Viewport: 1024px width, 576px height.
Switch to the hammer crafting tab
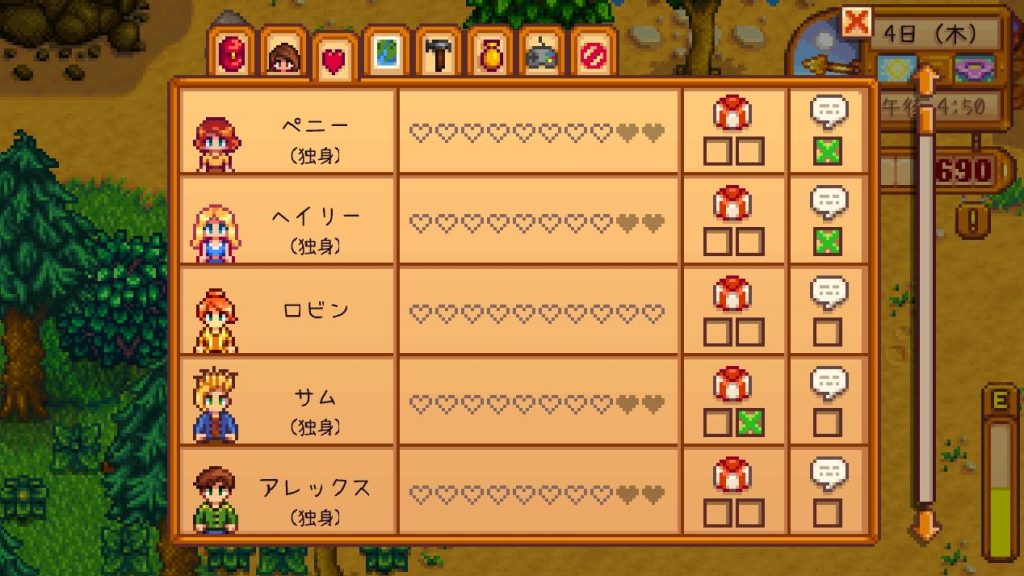pos(439,53)
